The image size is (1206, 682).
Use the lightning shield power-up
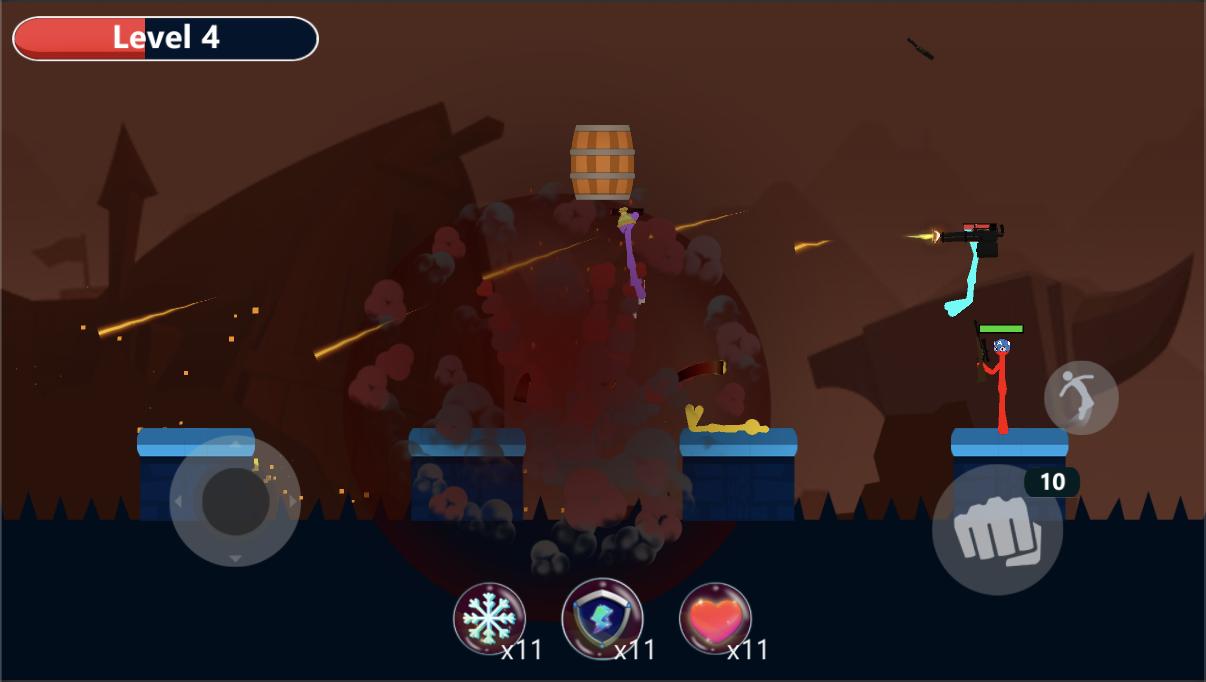pyautogui.click(x=602, y=619)
